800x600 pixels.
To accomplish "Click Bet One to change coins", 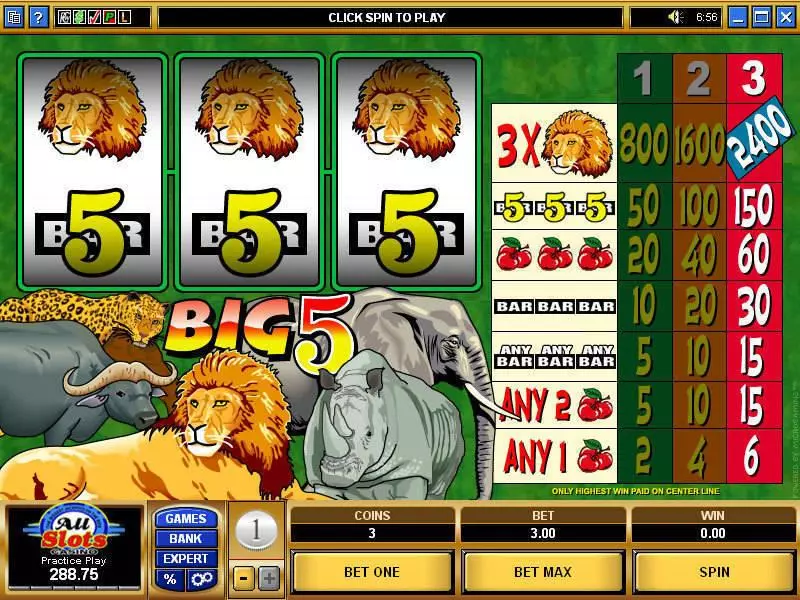I will [x=372, y=572].
